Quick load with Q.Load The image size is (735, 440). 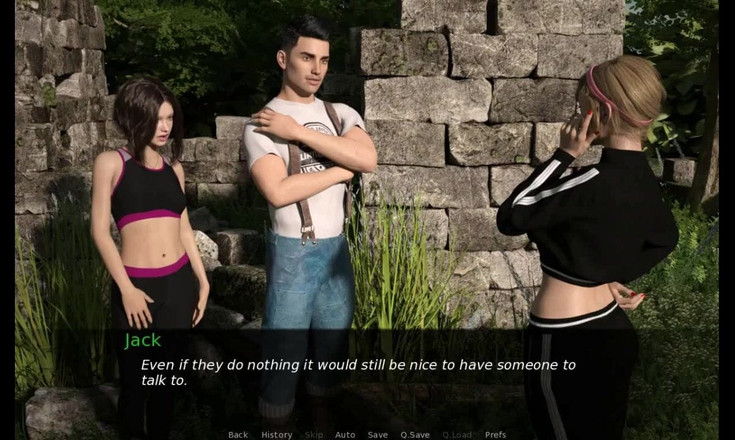tap(456, 435)
